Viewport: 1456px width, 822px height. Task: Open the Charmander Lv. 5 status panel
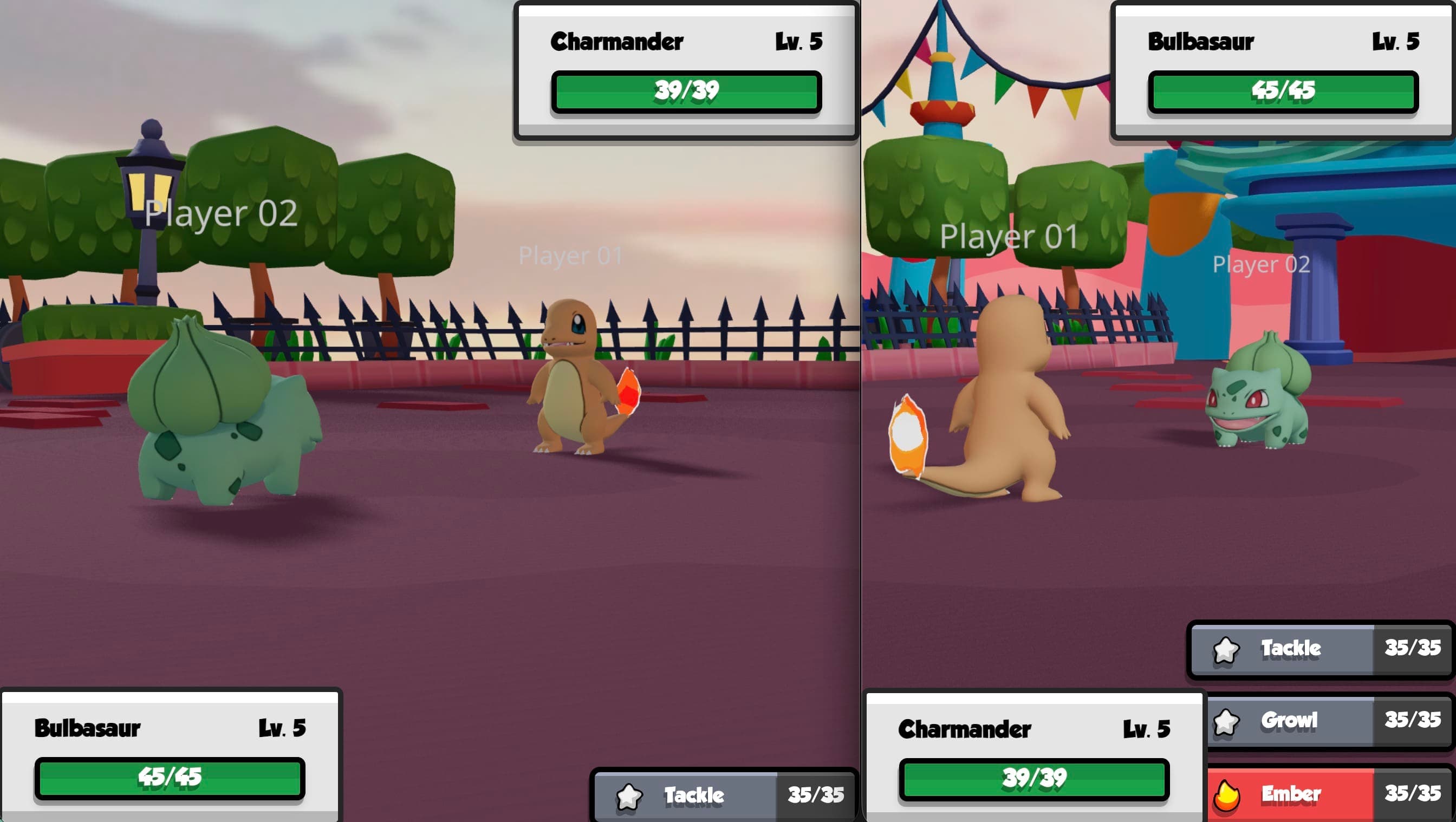tap(685, 68)
